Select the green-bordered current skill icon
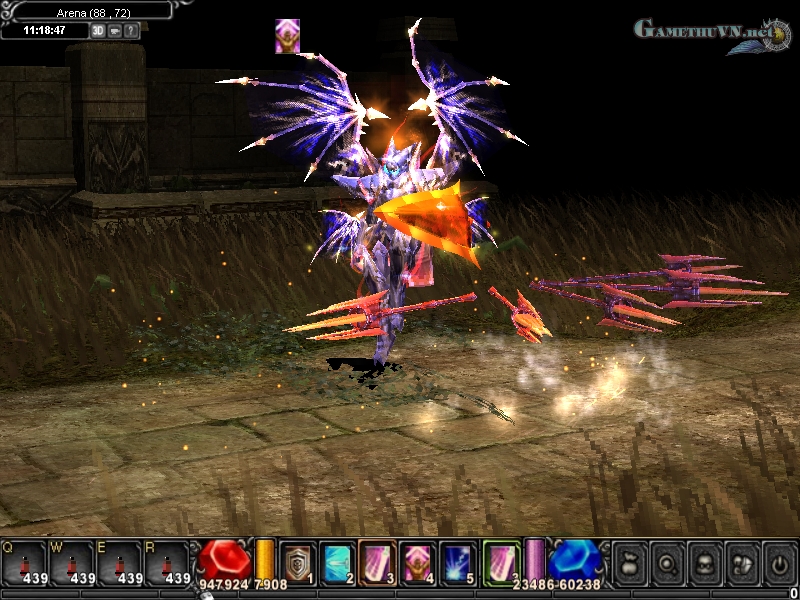Screen dimensions: 800x600 pyautogui.click(x=502, y=561)
